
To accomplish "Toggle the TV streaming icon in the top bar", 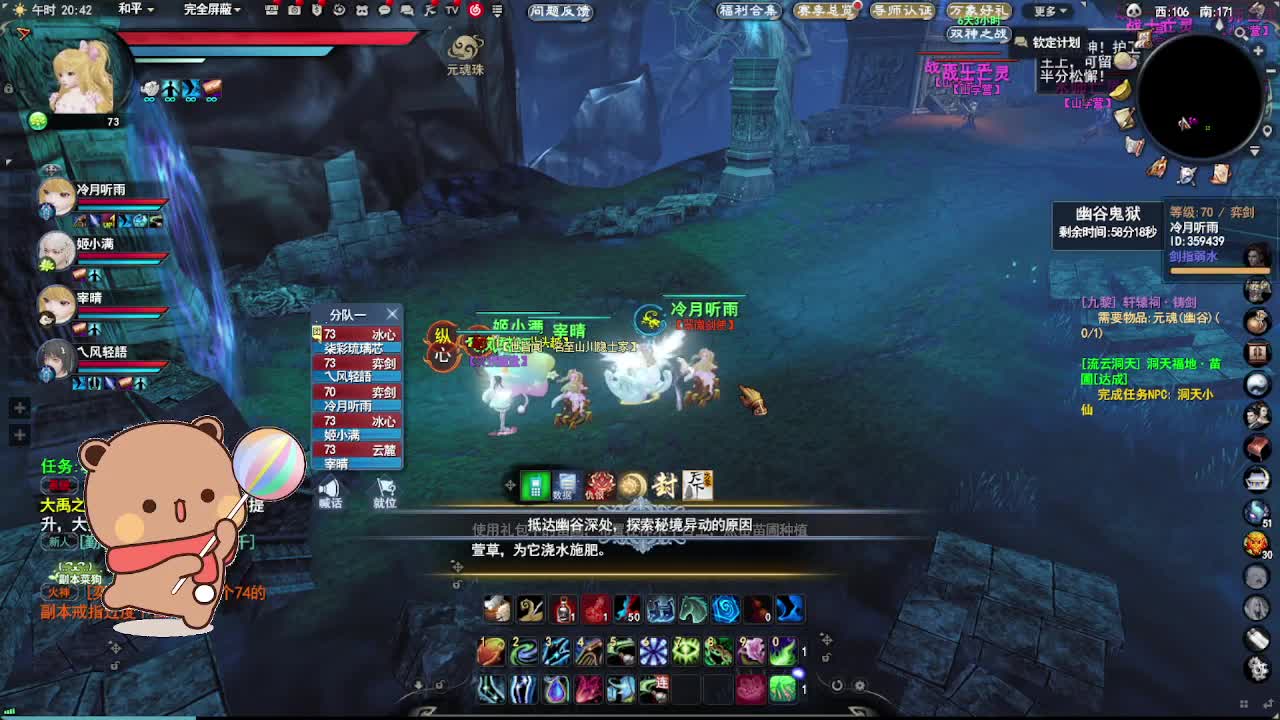I will coord(450,13).
